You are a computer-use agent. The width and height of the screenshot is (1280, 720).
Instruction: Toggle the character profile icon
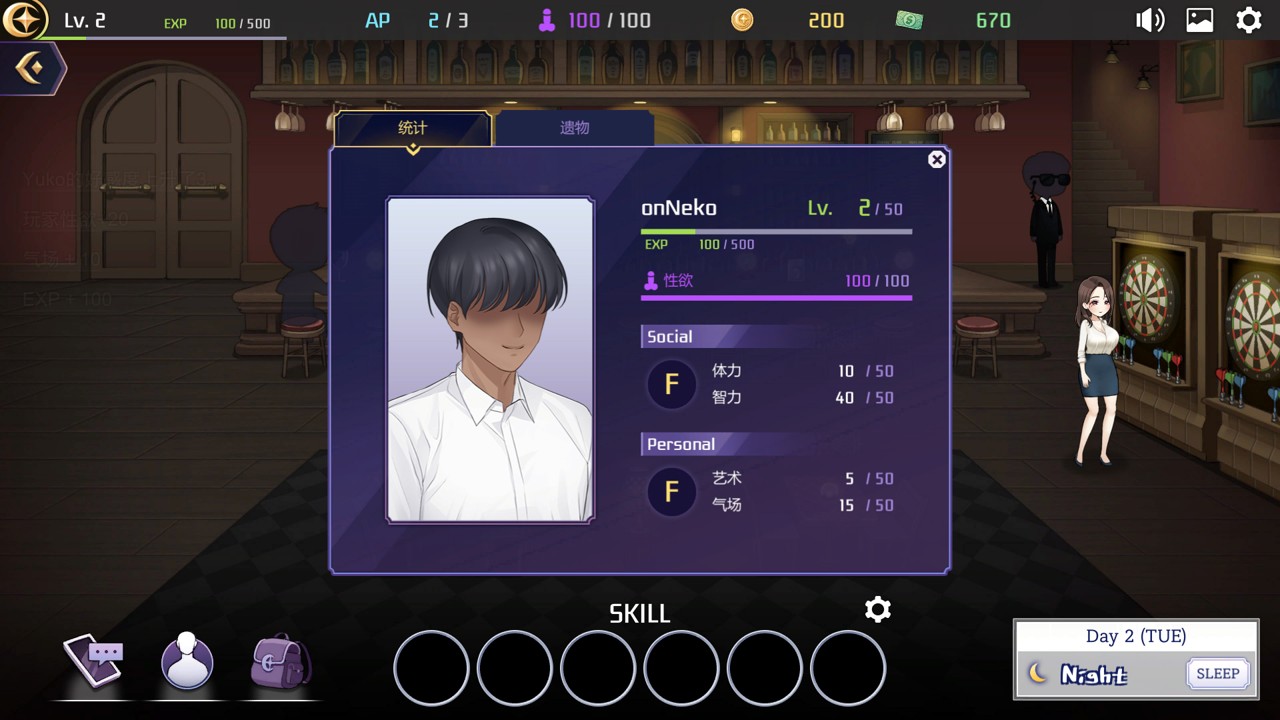click(x=187, y=661)
